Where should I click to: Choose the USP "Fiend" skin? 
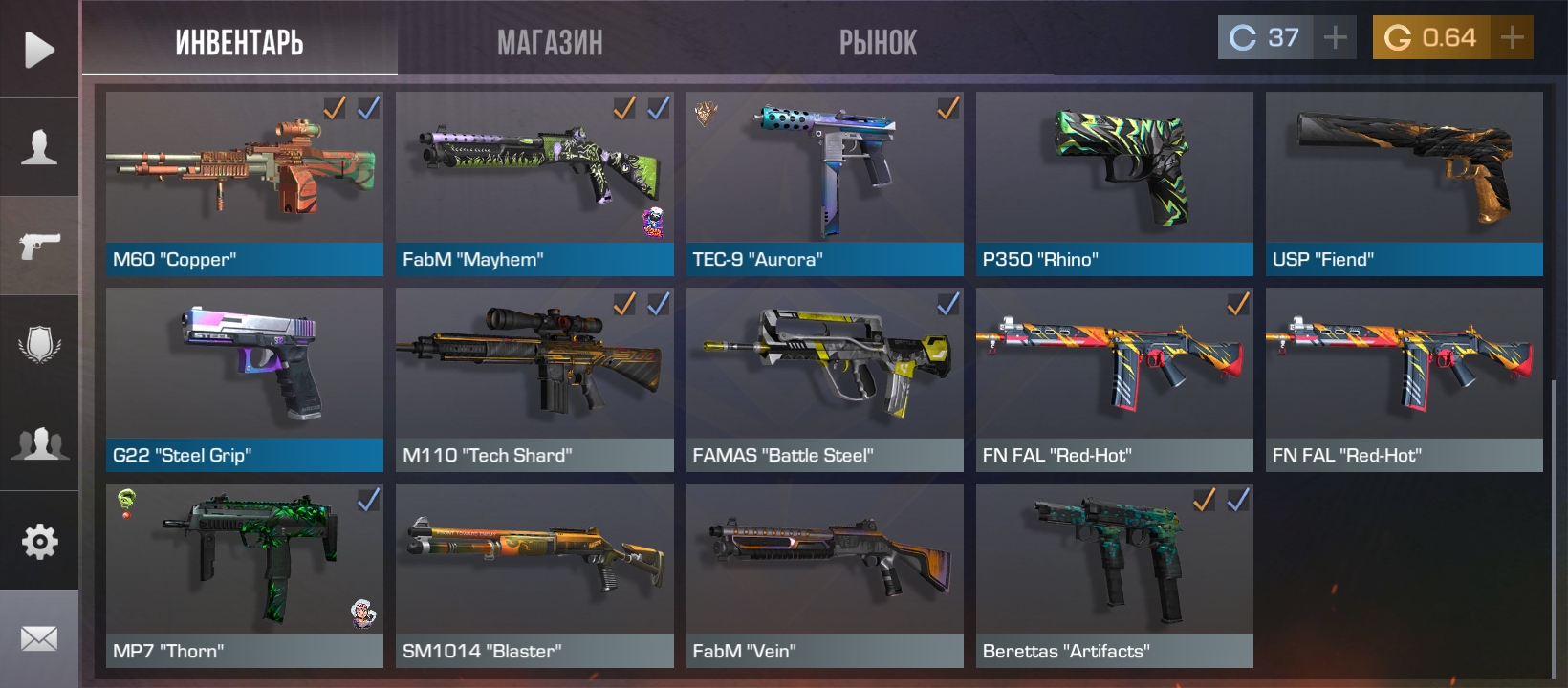point(1404,183)
